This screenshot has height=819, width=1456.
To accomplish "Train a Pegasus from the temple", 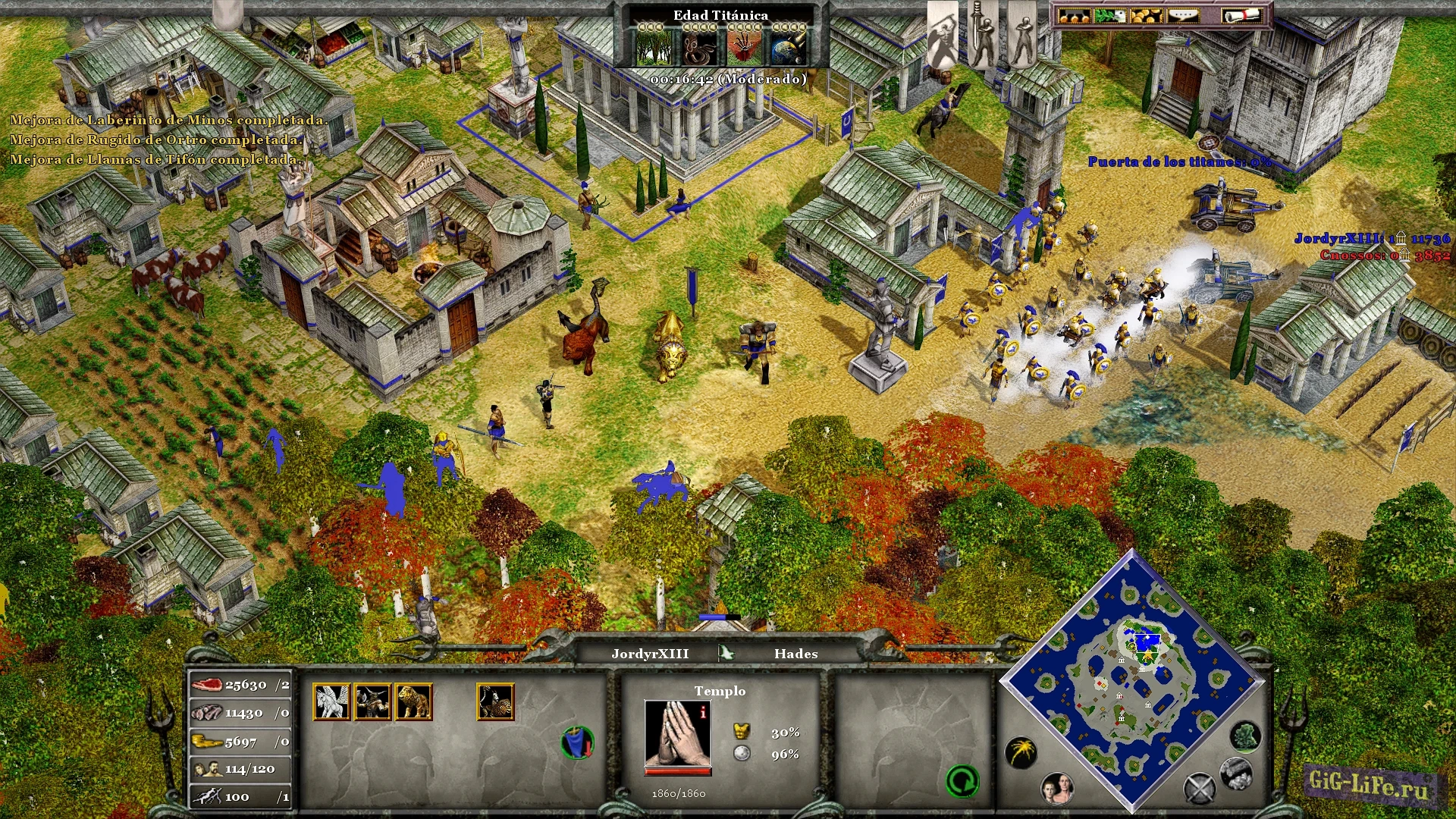I will 331,701.
